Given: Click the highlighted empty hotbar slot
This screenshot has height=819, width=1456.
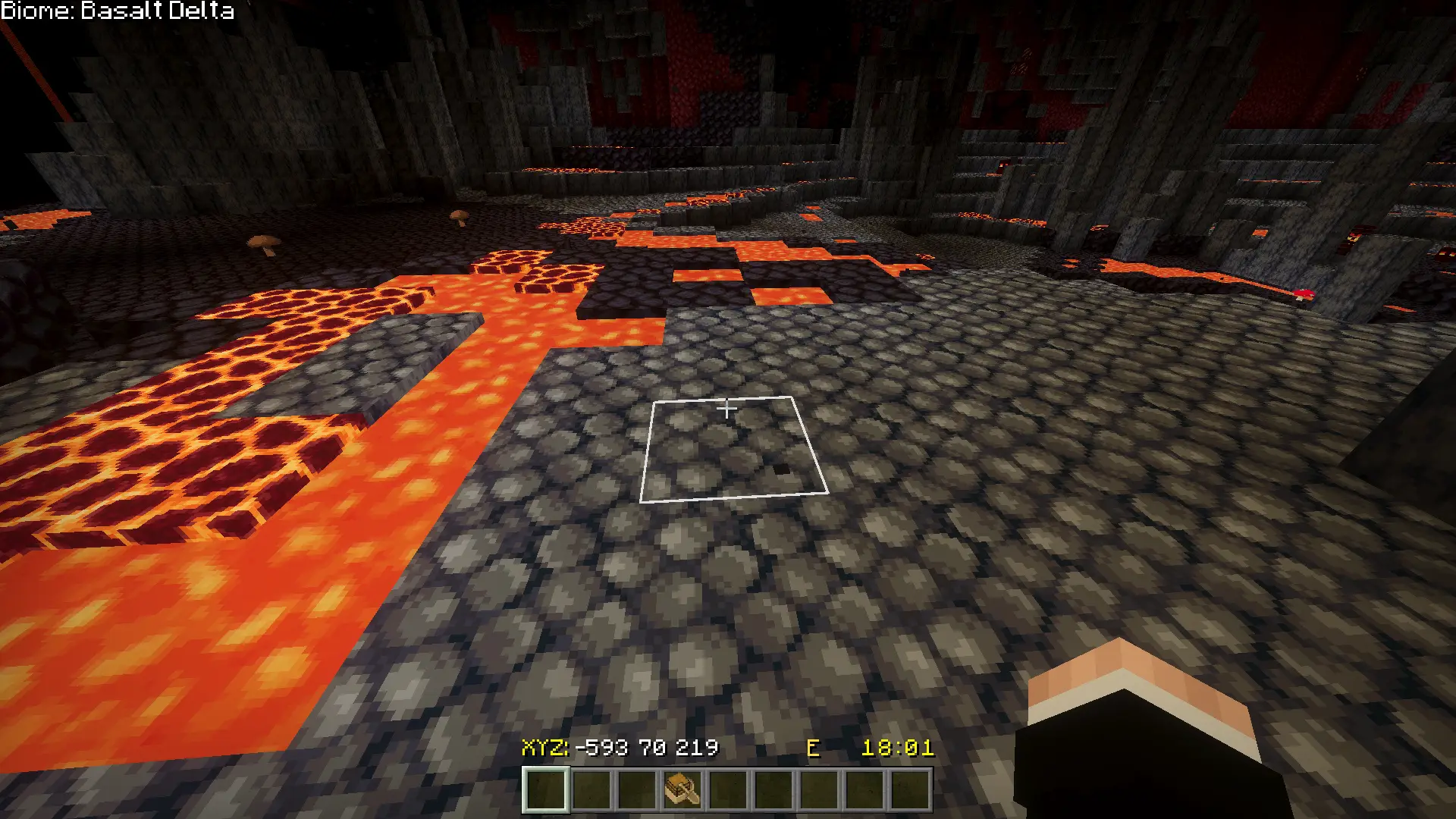Looking at the screenshot, I should click(546, 789).
